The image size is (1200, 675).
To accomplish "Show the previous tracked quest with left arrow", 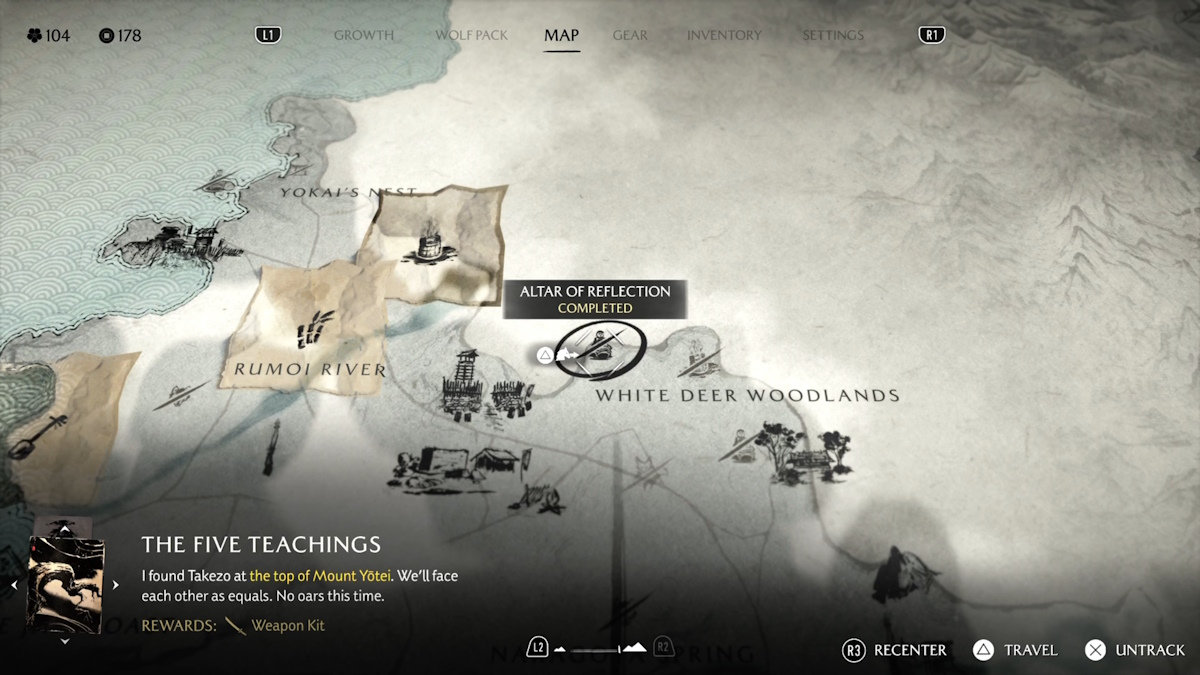I will coord(14,585).
